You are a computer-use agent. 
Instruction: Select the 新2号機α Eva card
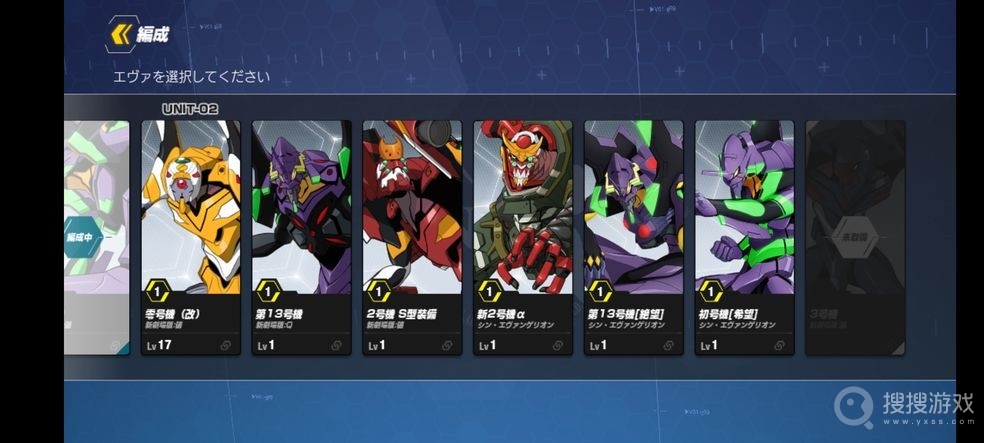[x=523, y=237]
